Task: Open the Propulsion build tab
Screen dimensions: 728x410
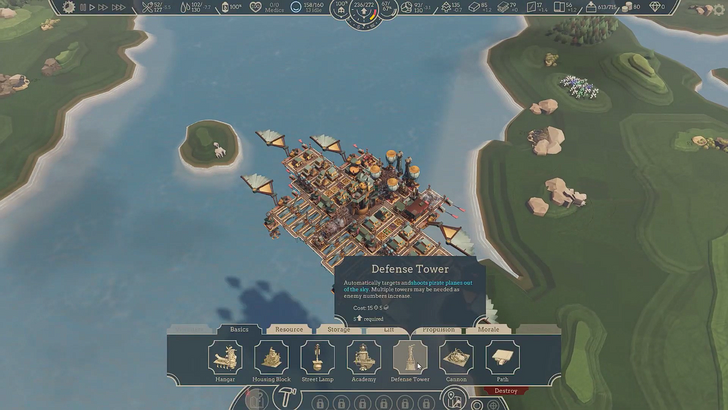Action: 438,329
